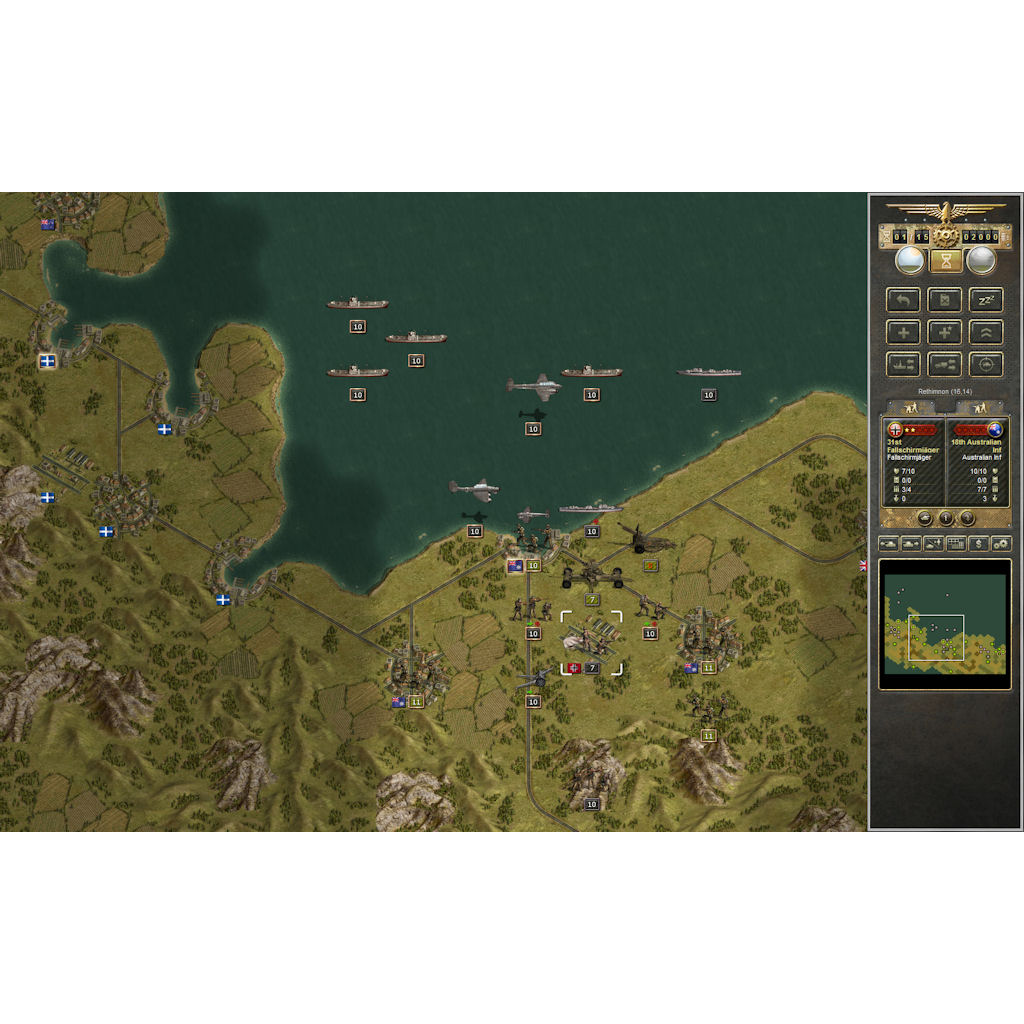1024x1024 pixels.
Task: Put the unit to sleep
Action: point(986,300)
